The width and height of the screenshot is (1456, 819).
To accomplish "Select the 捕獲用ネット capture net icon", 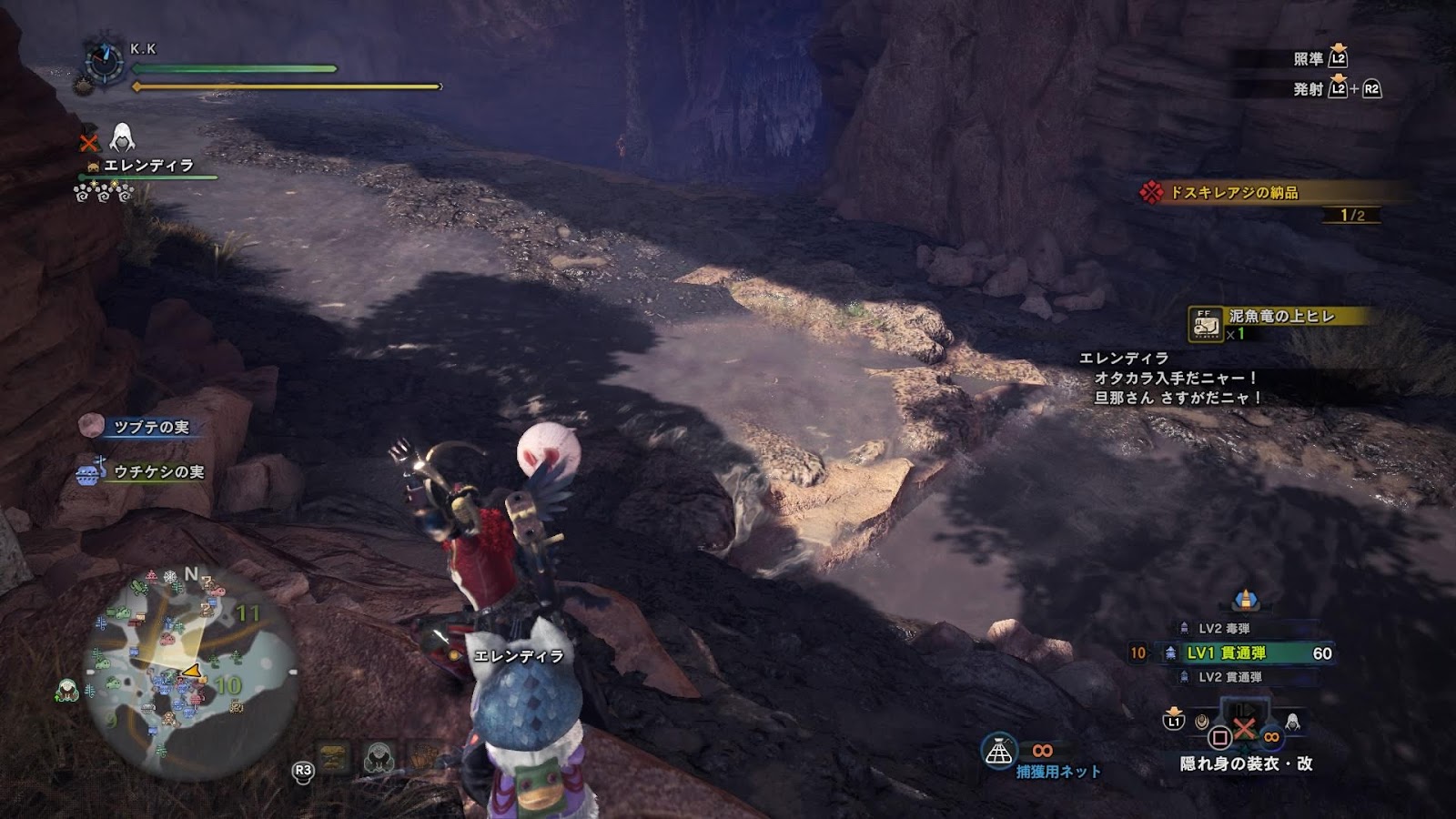I will [999, 751].
